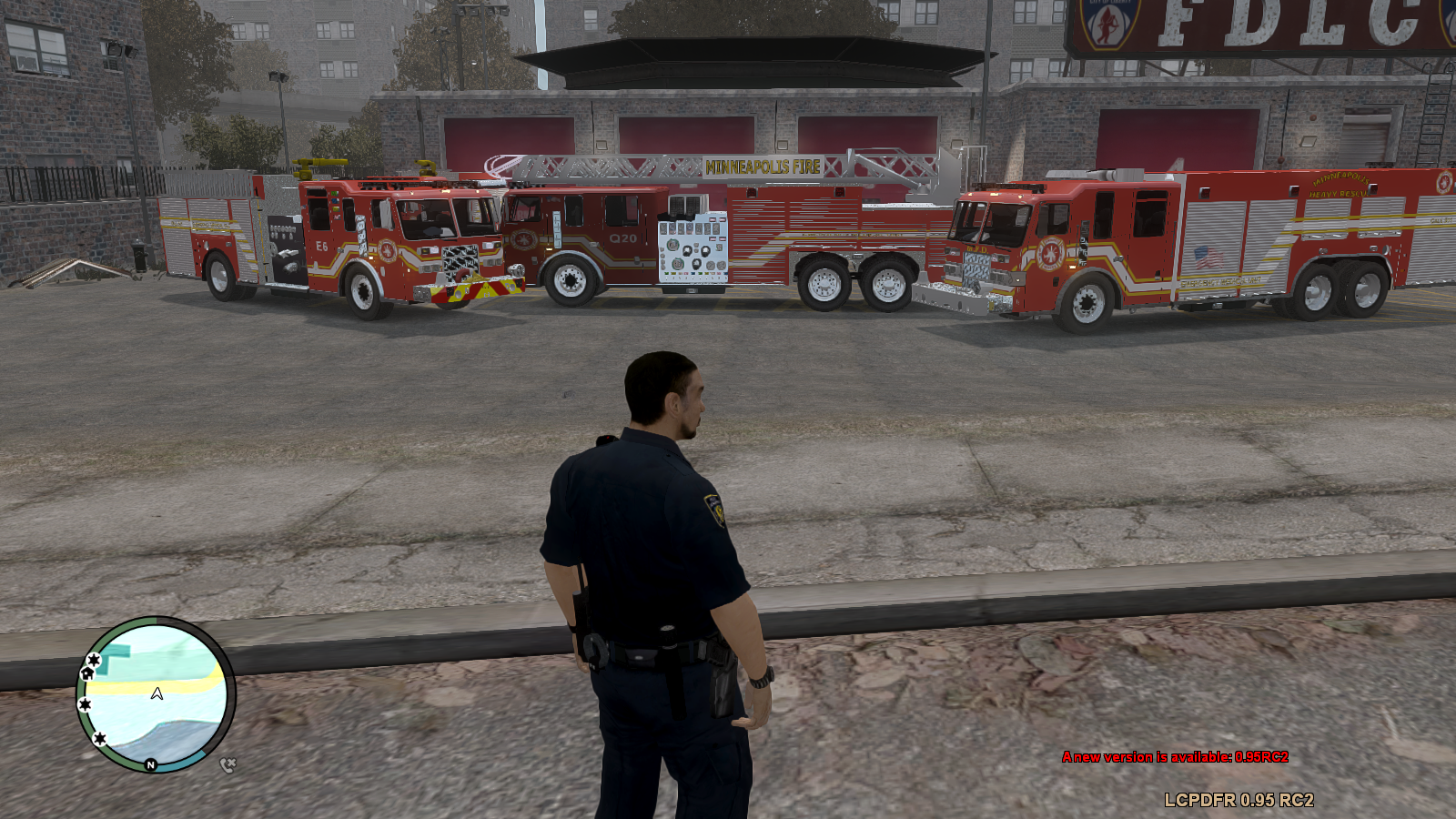Click the player arrow on the minimap
This screenshot has width=1456, height=819.
point(157,693)
